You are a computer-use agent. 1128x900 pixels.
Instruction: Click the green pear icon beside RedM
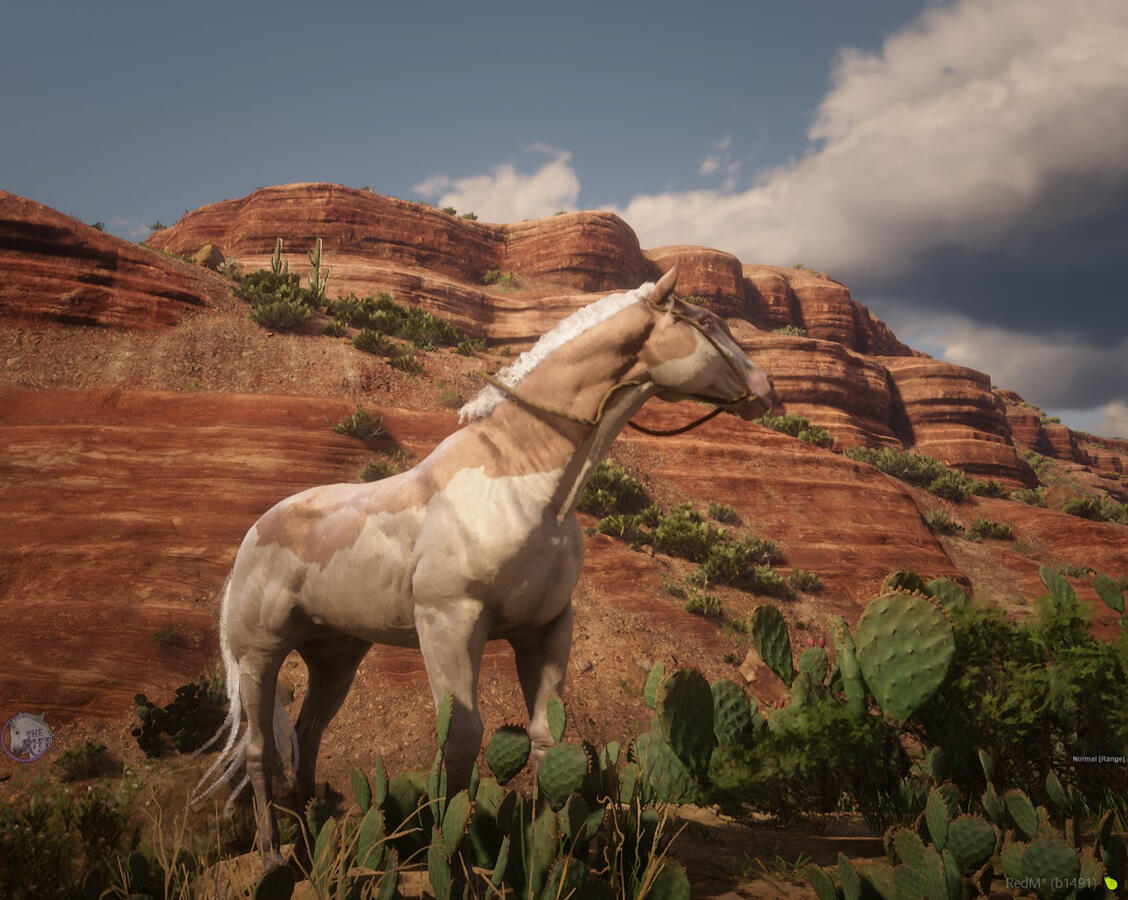[1110, 883]
